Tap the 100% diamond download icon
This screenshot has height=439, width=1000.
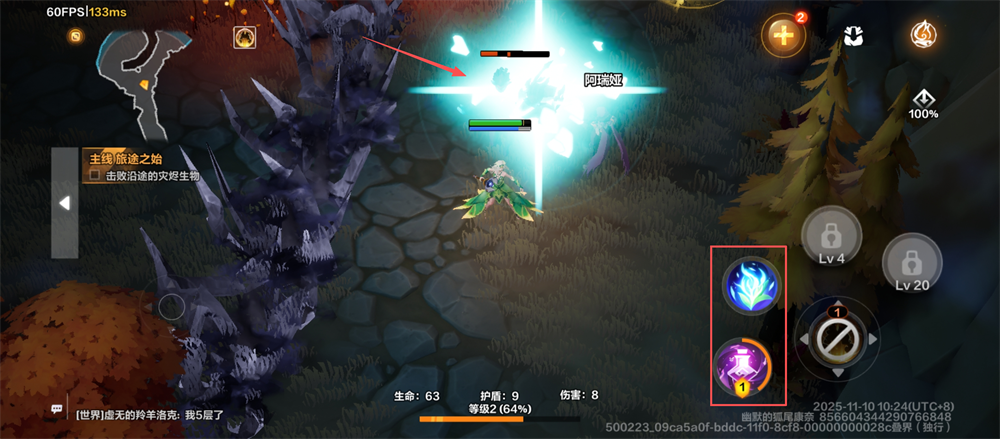[923, 103]
